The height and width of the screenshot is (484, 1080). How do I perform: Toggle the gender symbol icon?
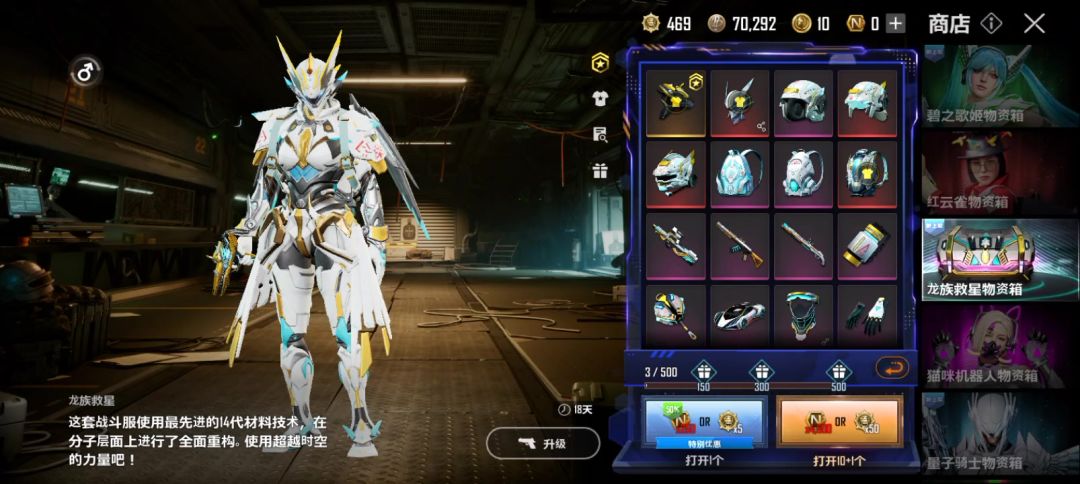pos(85,71)
